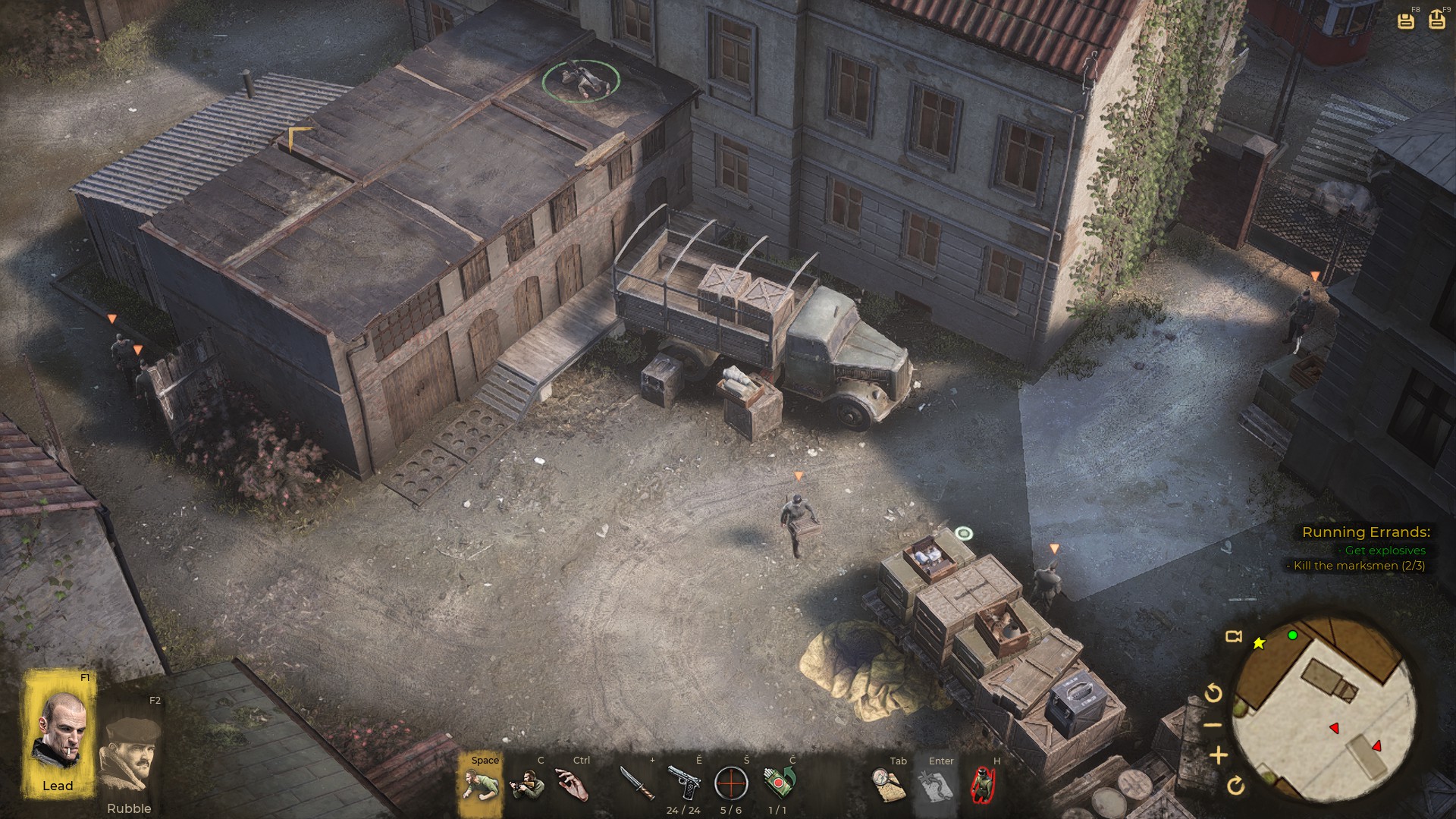Open the map with magnifying glass
1456x819 pixels.
point(889,785)
